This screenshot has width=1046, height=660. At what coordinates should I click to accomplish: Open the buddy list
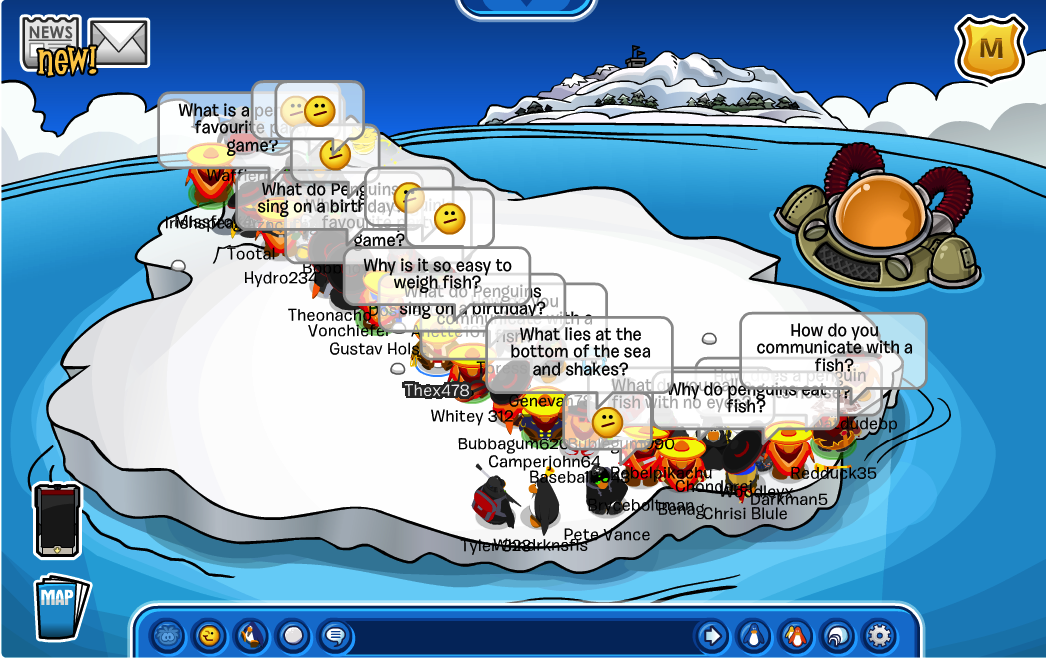click(x=795, y=635)
